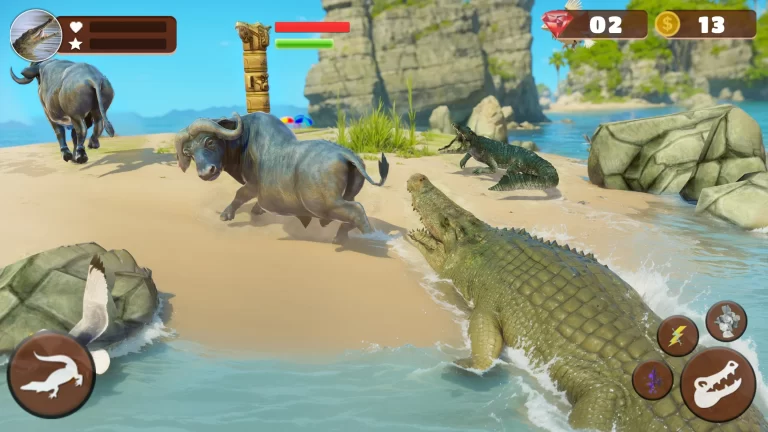The height and width of the screenshot is (432, 768).
Task: Activate the yellow lightning bolt ability
Action: click(677, 336)
